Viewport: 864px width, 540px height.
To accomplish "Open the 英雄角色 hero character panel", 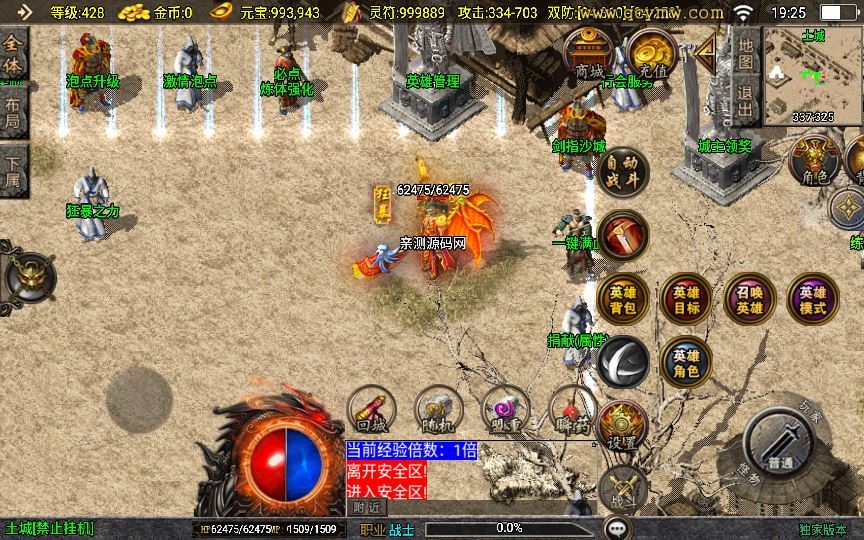I will tap(686, 362).
